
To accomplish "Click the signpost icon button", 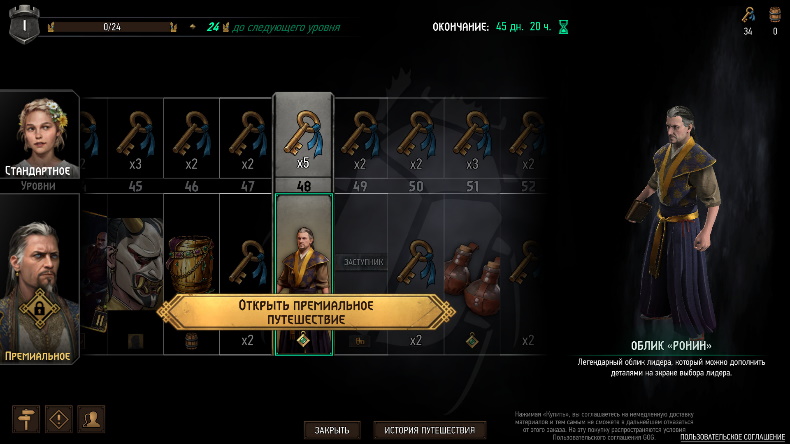I will (25, 417).
